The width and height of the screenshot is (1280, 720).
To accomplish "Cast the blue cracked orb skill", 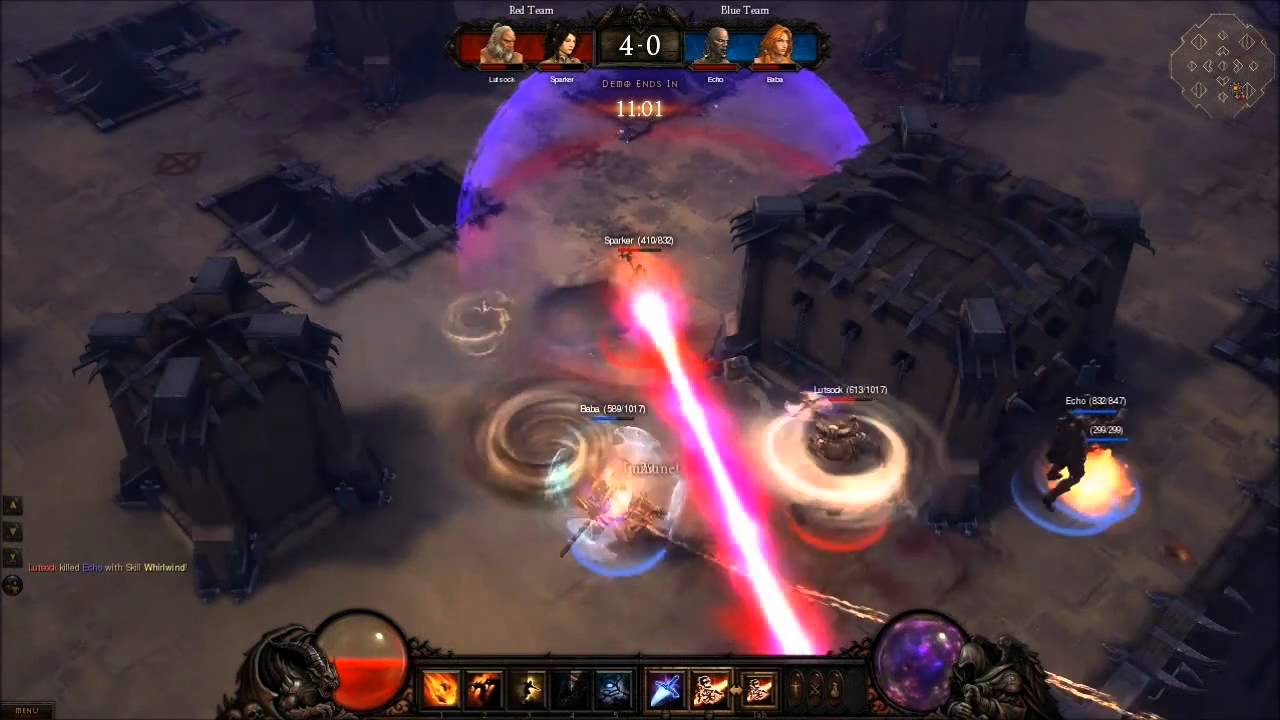I will click(x=614, y=689).
